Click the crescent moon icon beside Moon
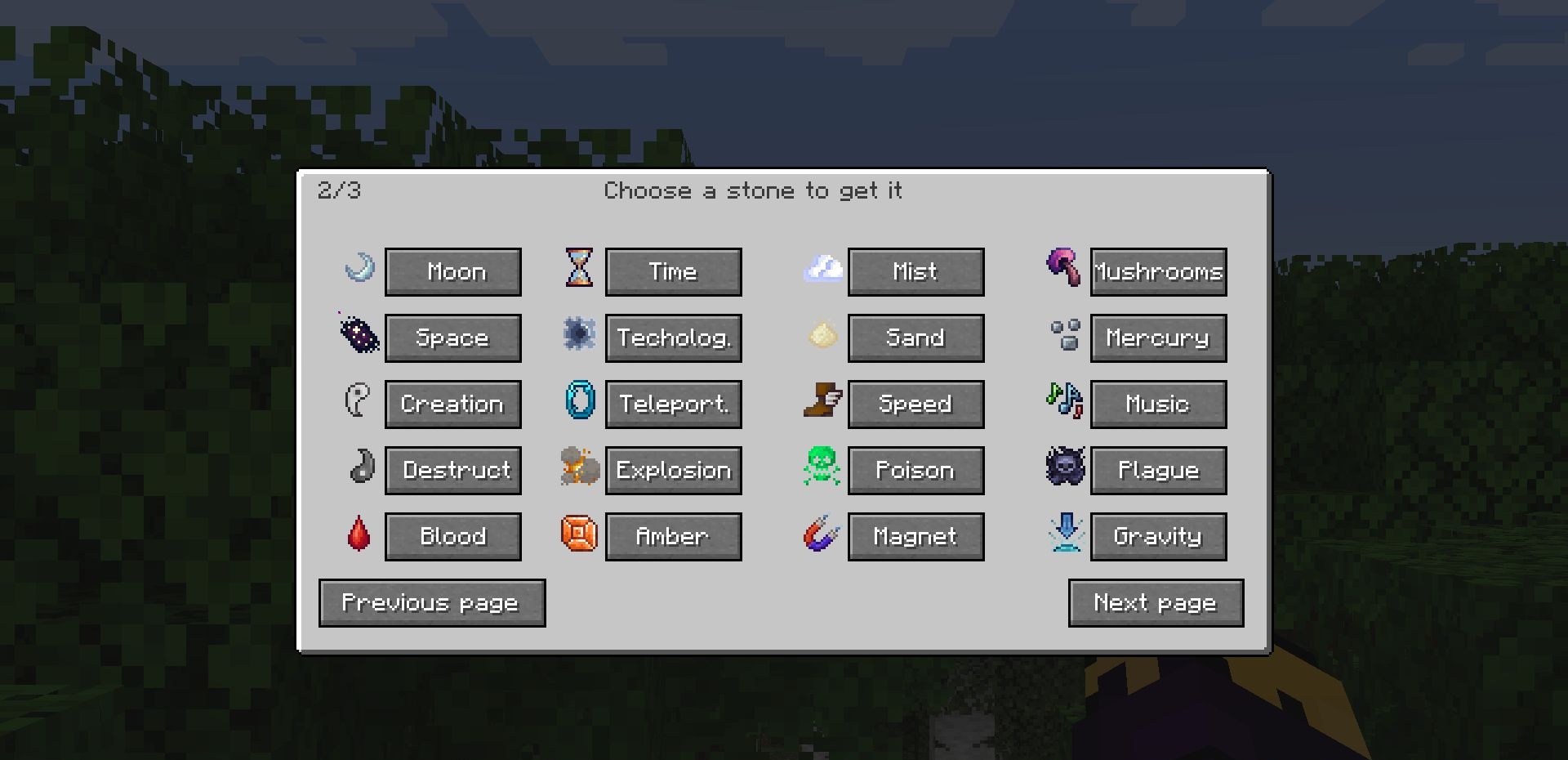This screenshot has height=760, width=1568. 357,270
